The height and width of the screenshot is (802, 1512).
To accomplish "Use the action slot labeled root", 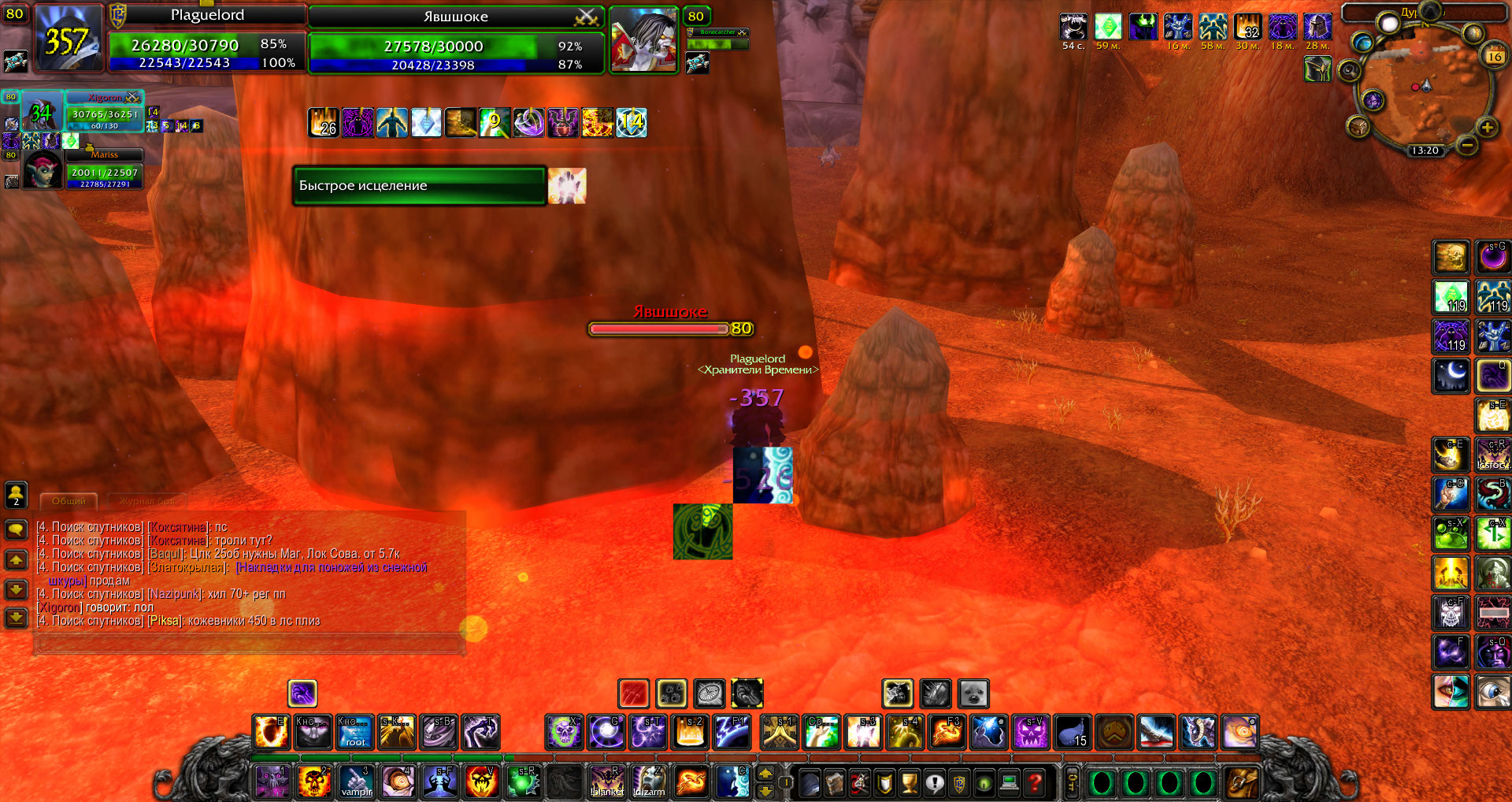I will (355, 732).
